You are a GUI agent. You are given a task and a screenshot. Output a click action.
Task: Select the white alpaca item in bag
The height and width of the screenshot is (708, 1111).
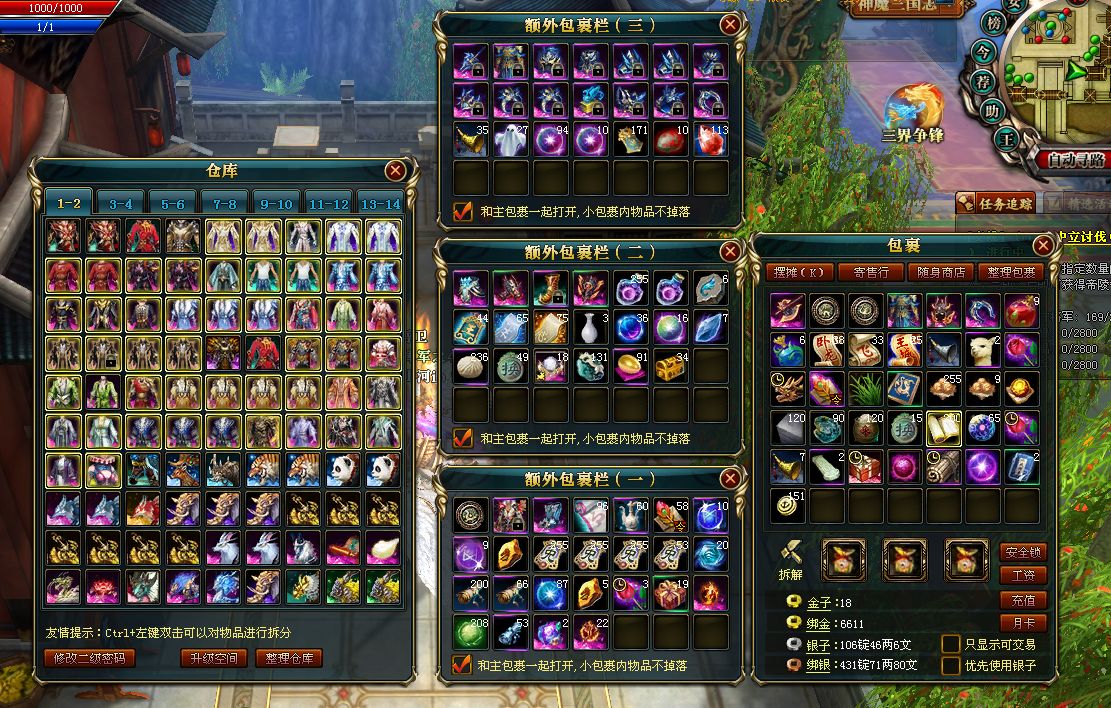pos(982,350)
